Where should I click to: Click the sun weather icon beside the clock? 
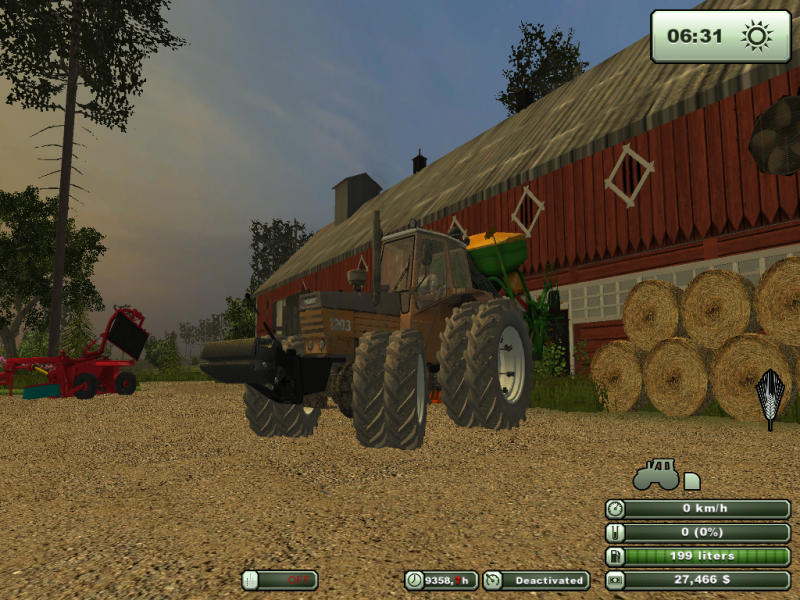757,36
